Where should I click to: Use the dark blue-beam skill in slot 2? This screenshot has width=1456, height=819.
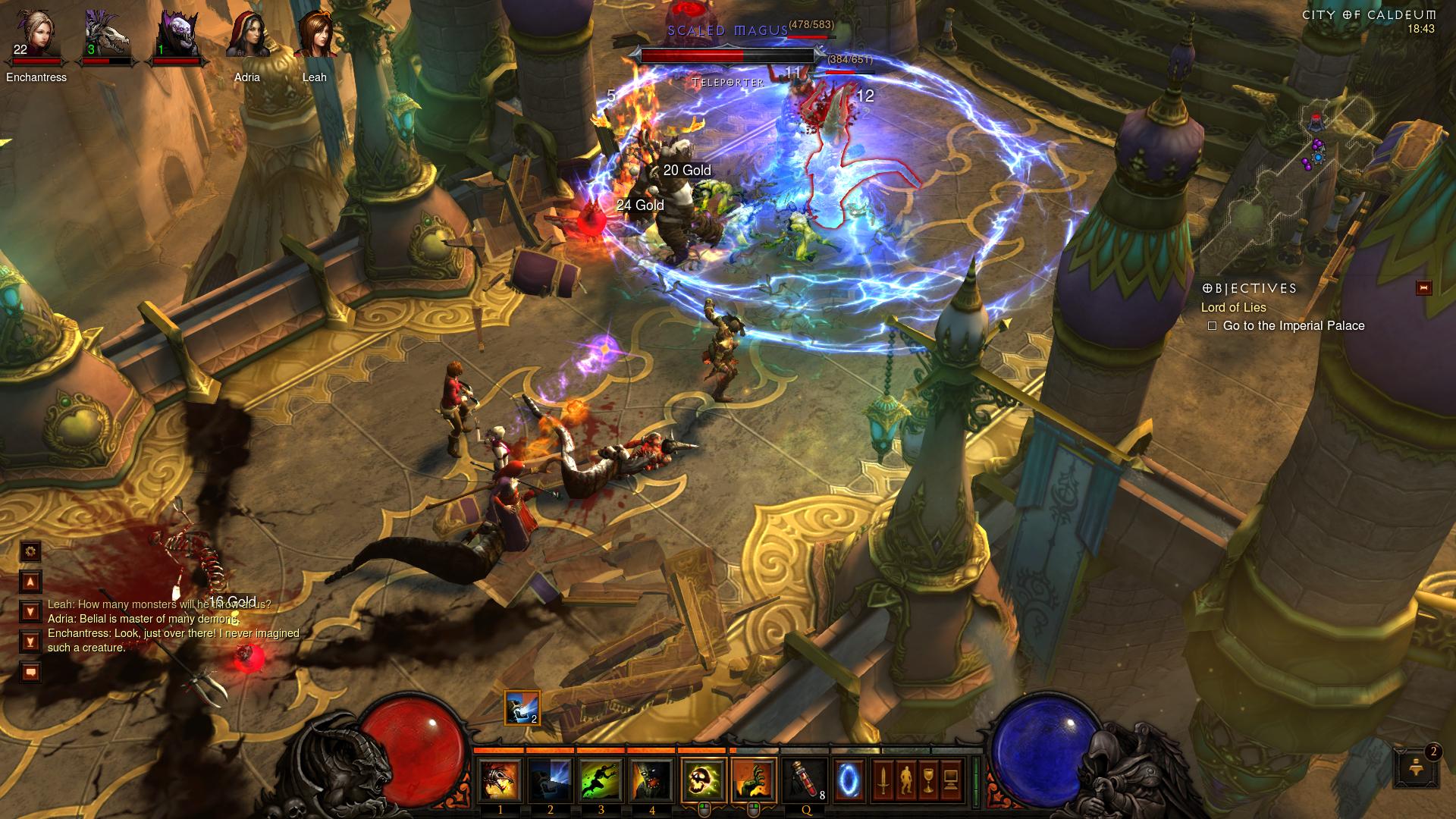click(x=551, y=780)
